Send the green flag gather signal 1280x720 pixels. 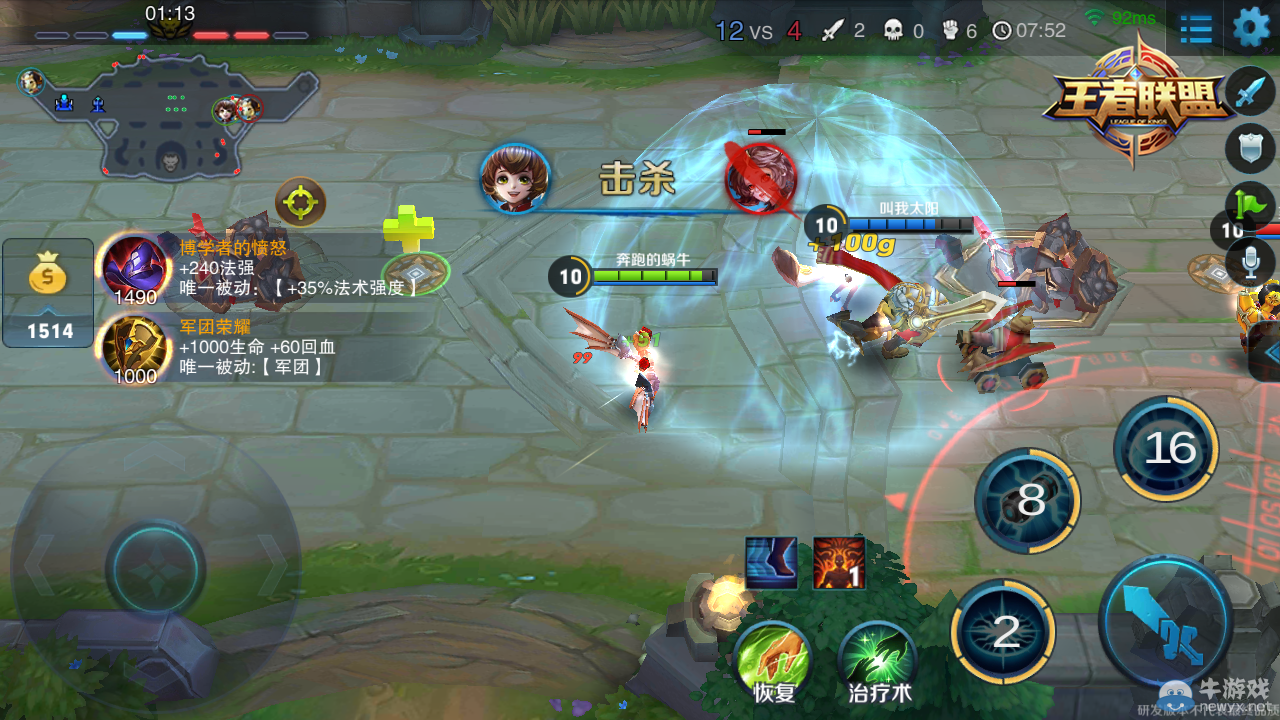(x=1250, y=206)
